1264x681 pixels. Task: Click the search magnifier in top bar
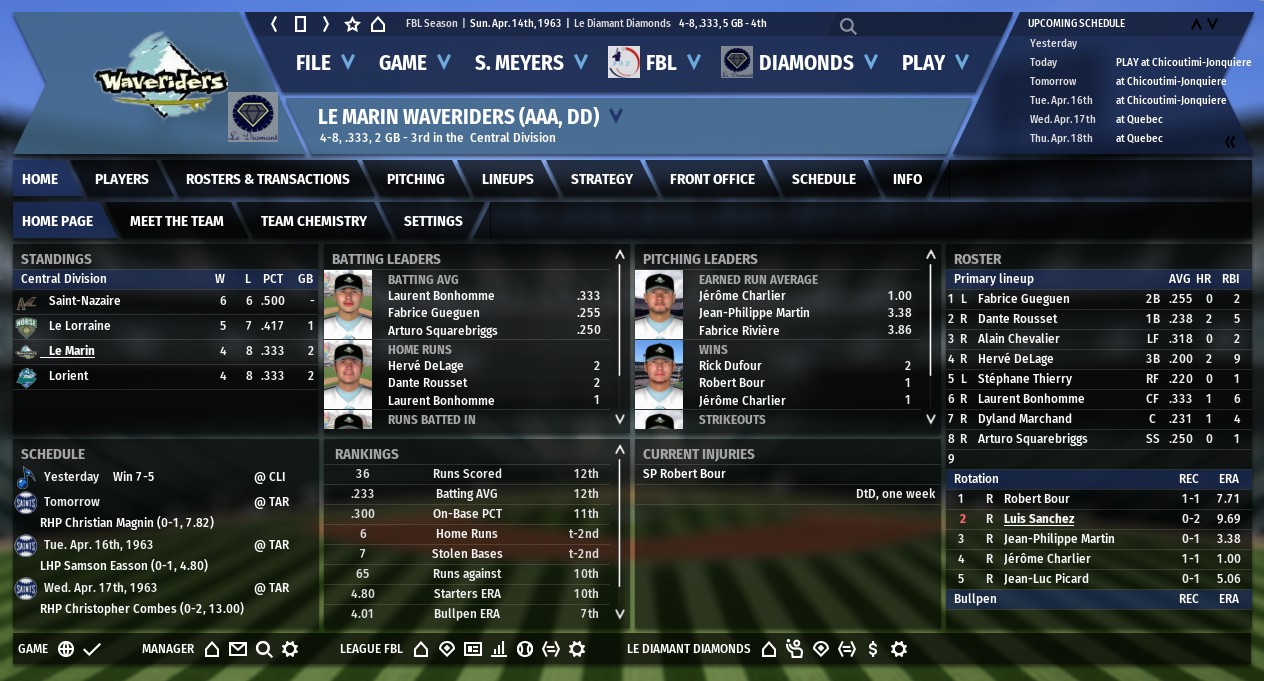[848, 26]
